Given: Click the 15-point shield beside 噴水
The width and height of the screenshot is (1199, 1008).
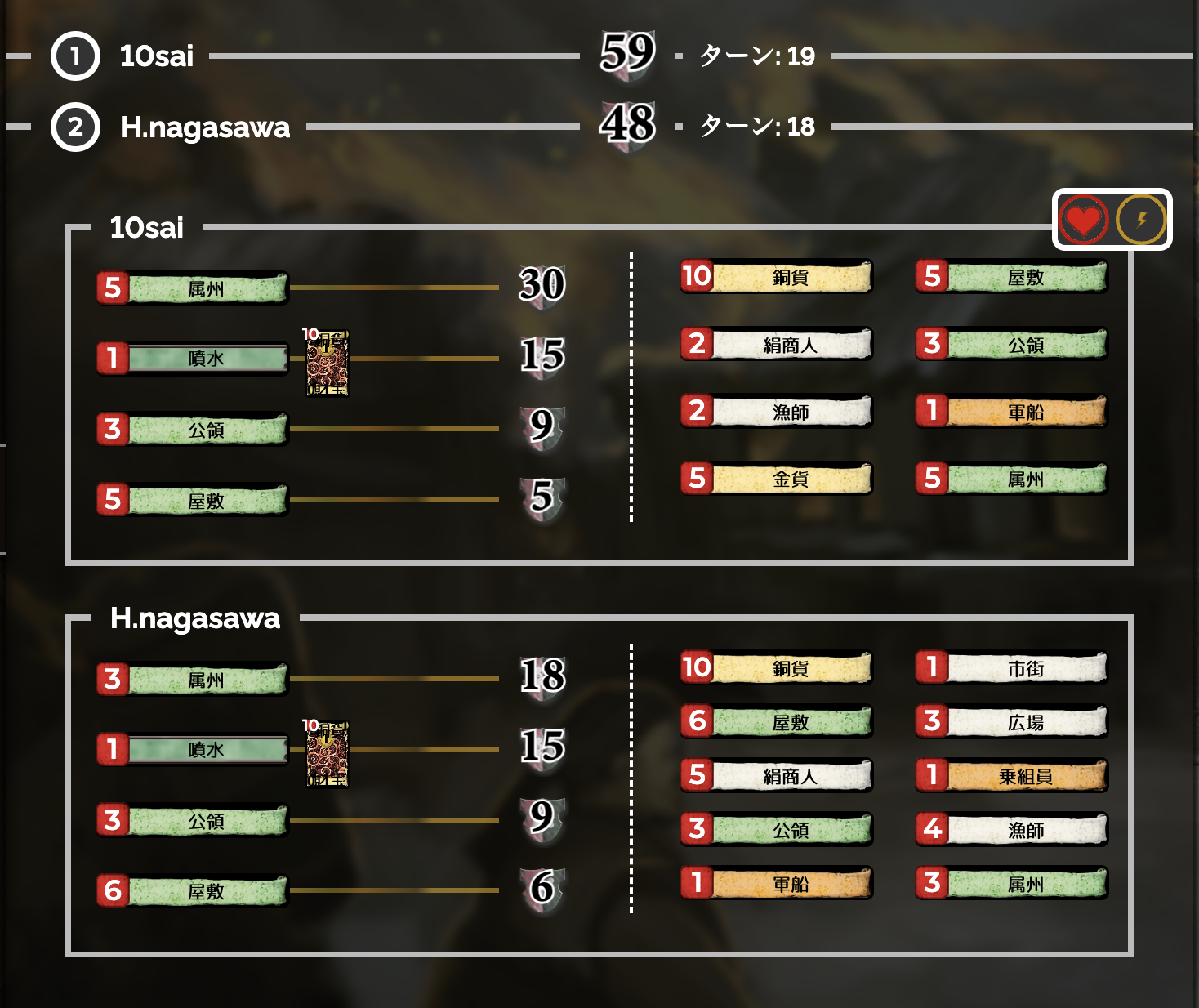Looking at the screenshot, I should (x=543, y=357).
